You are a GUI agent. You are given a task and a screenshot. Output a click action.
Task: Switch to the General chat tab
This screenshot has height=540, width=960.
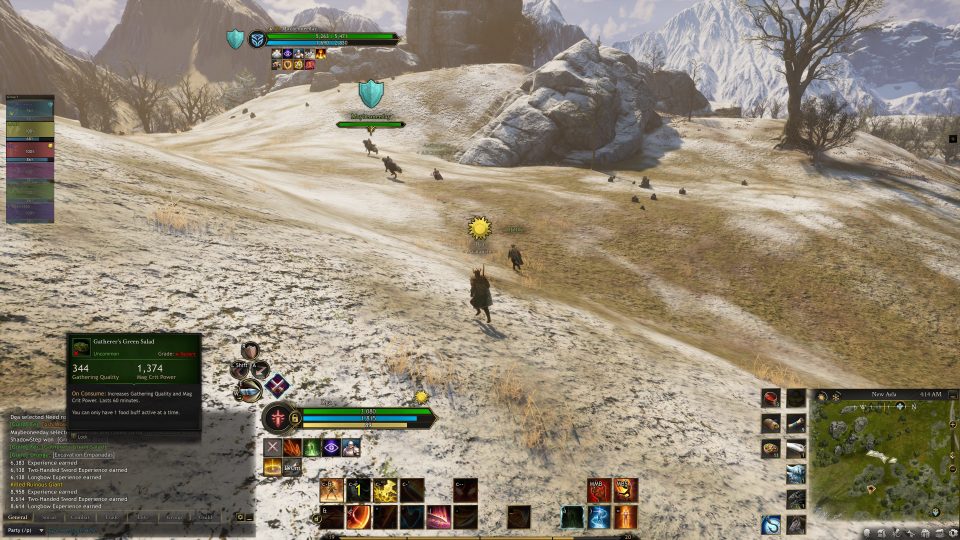tap(17, 517)
